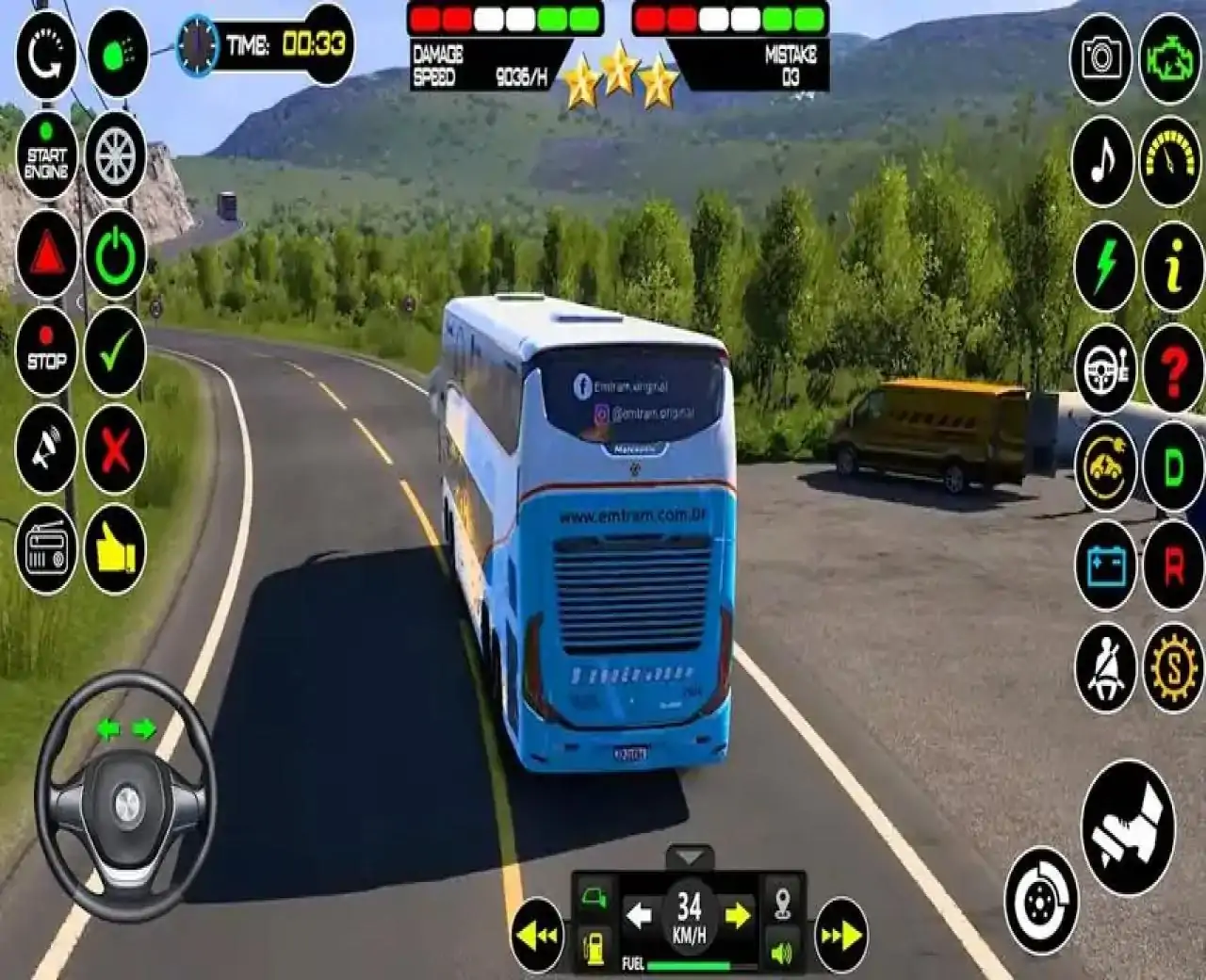Click the yellow thumbs-up button
Screen dimensions: 1206x980
click(115, 548)
